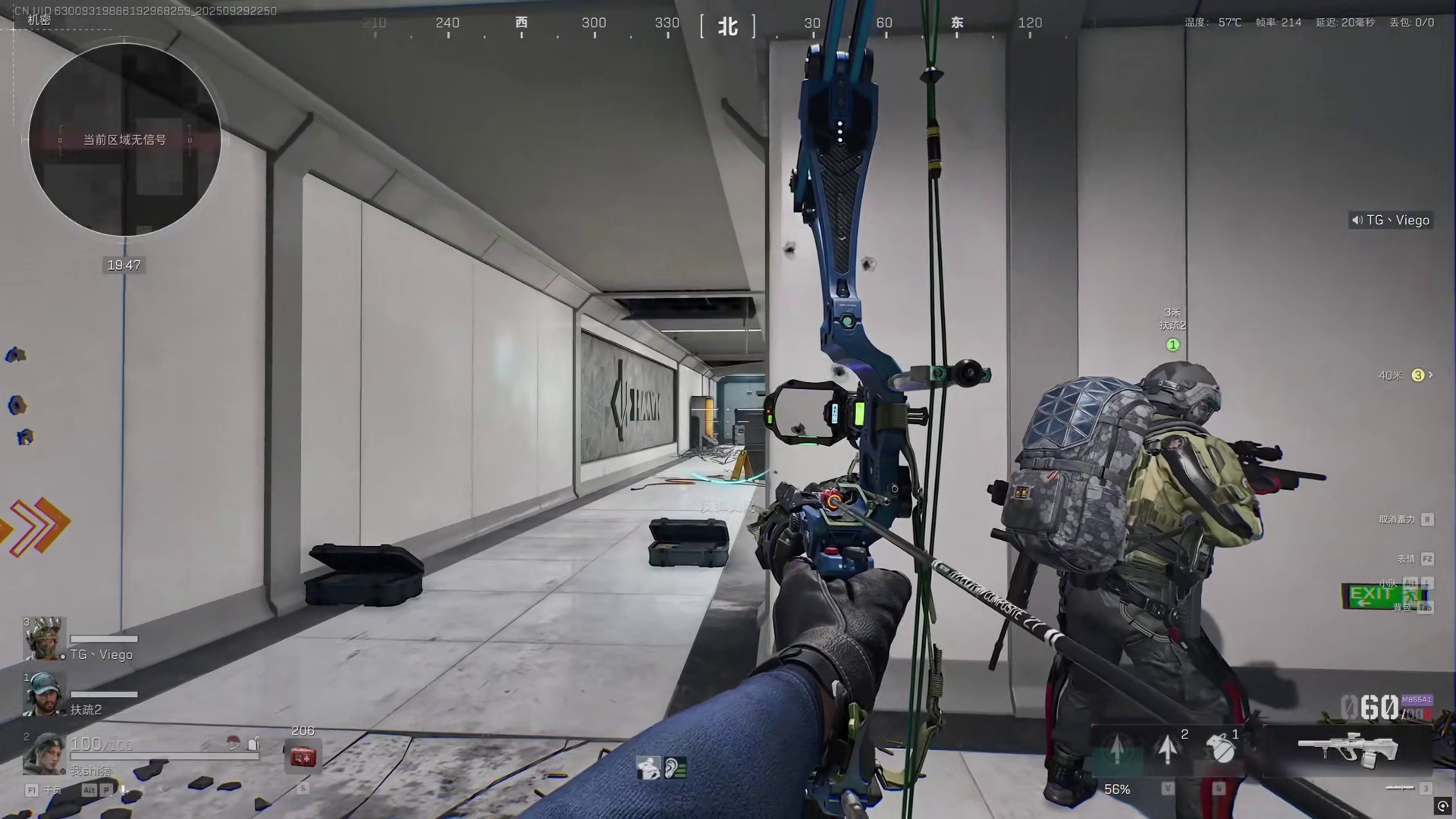Click the microphone voice chat icon
The height and width of the screenshot is (819, 1456).
pyautogui.click(x=123, y=790)
